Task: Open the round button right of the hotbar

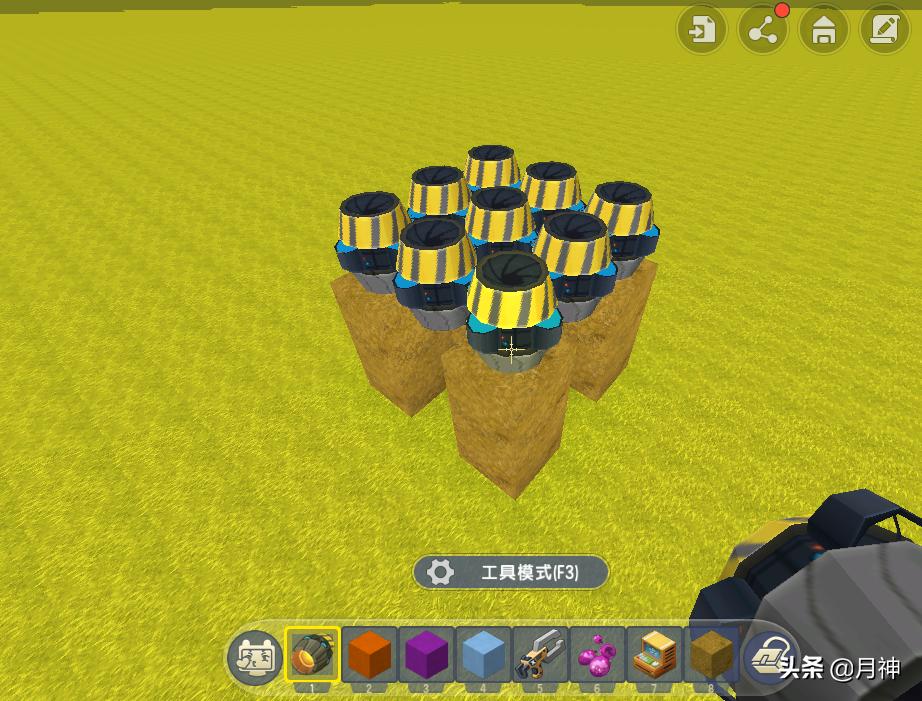Action: [x=769, y=655]
